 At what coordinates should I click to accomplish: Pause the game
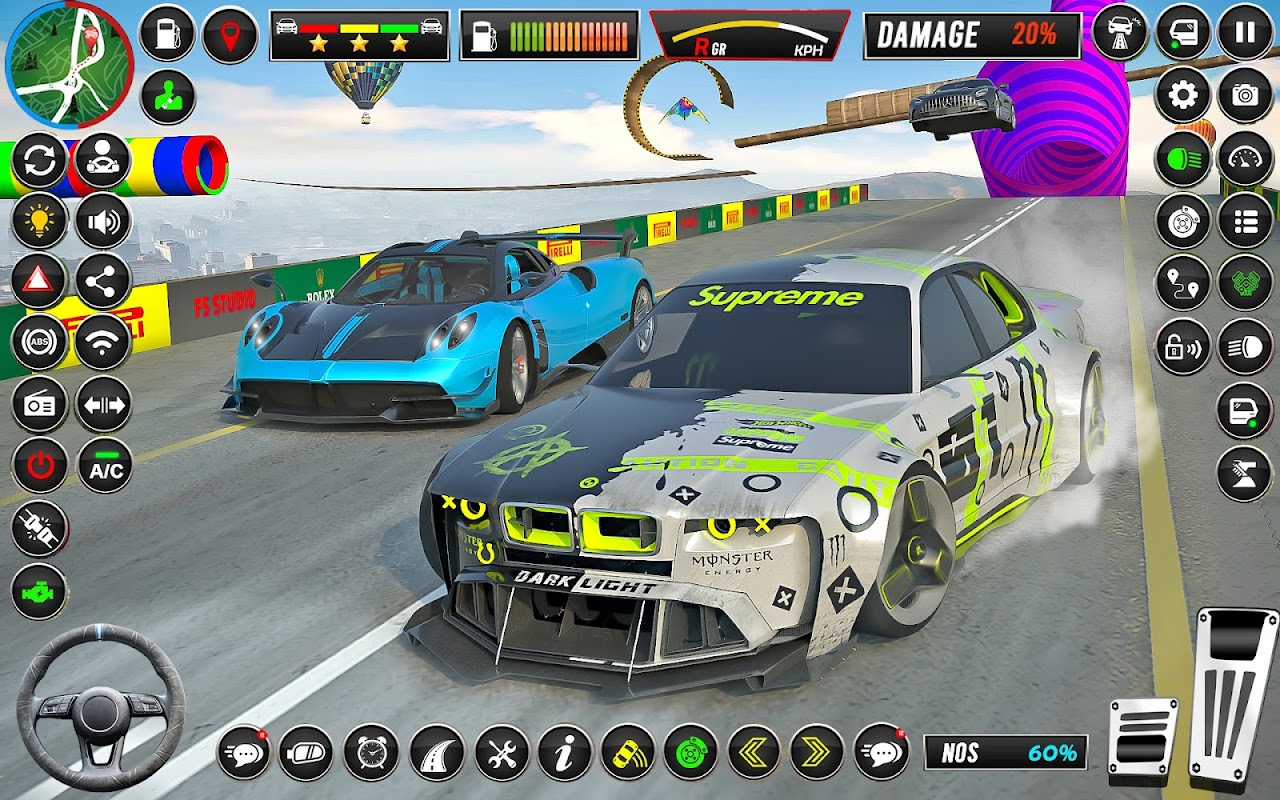click(x=1245, y=33)
